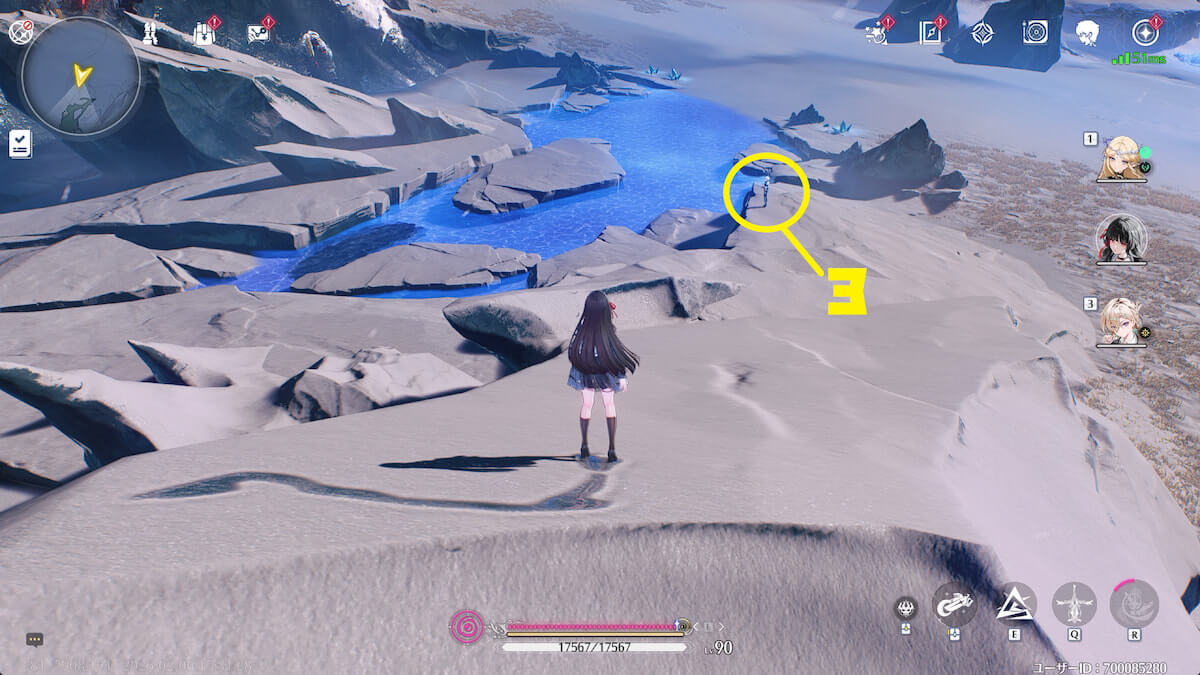Open the chat-bubble route icon with red alert
Screen dimensions: 1200x675
258,33
